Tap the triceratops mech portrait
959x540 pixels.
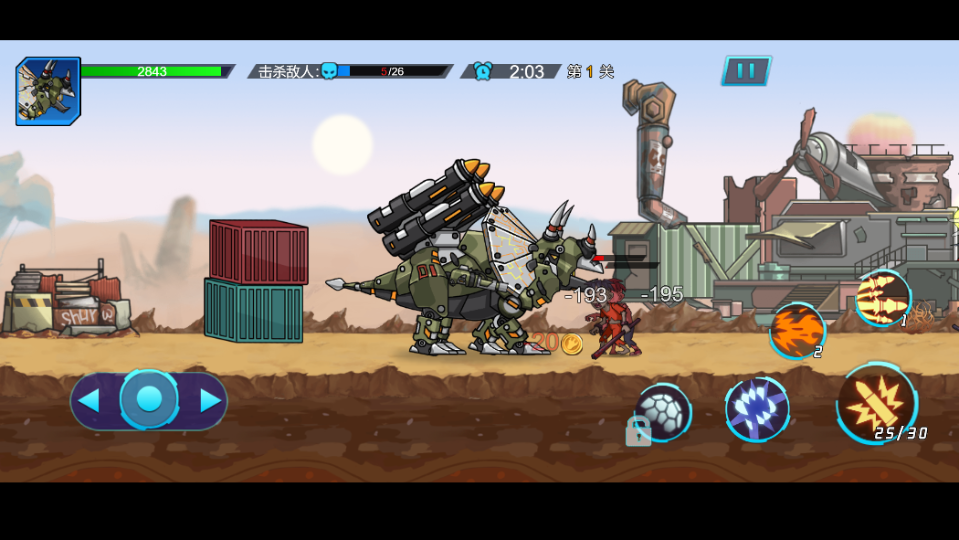click(x=48, y=91)
